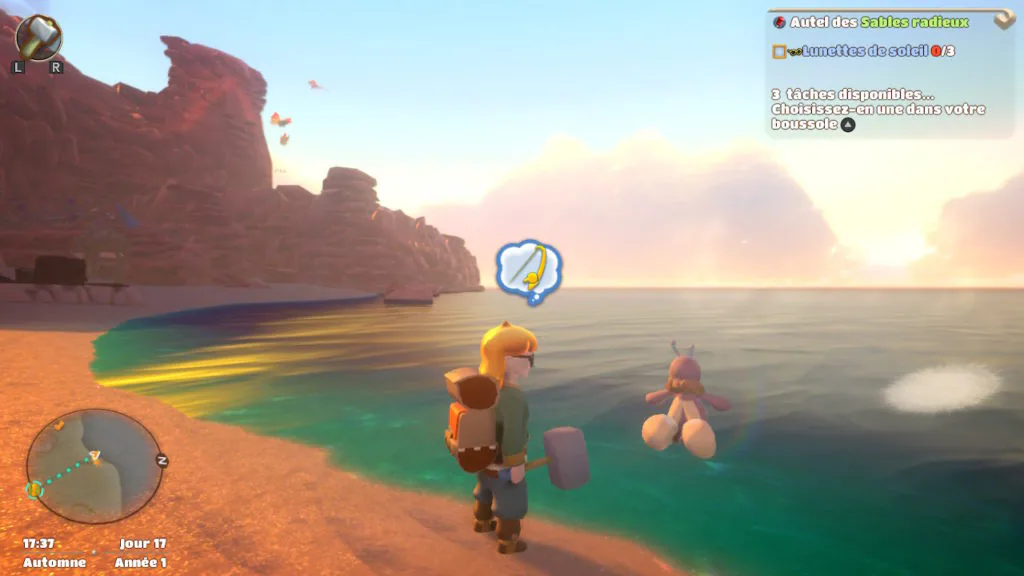
Task: Open the circular minimap
Action: (x=94, y=466)
